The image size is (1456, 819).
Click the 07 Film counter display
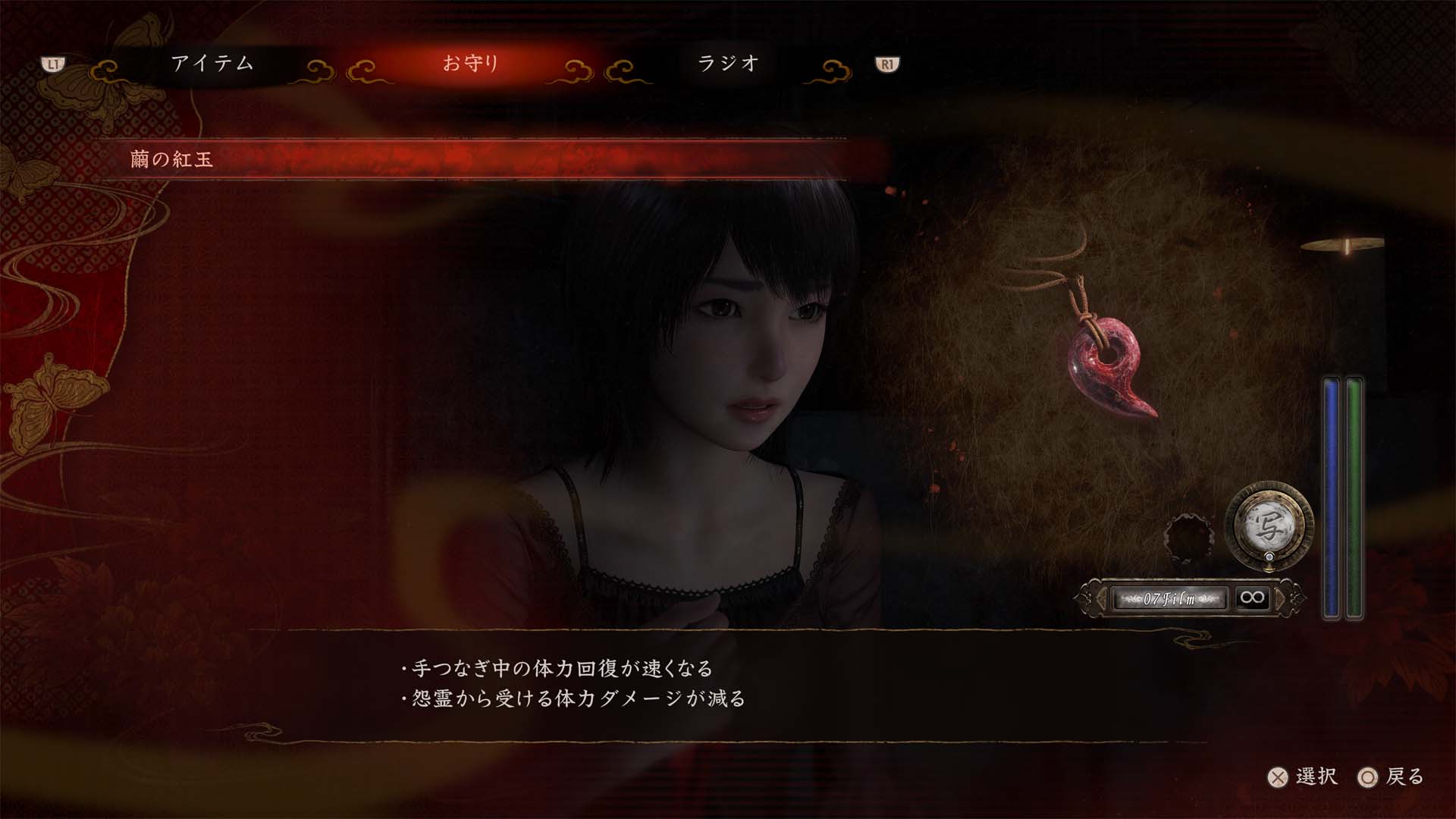click(1172, 598)
